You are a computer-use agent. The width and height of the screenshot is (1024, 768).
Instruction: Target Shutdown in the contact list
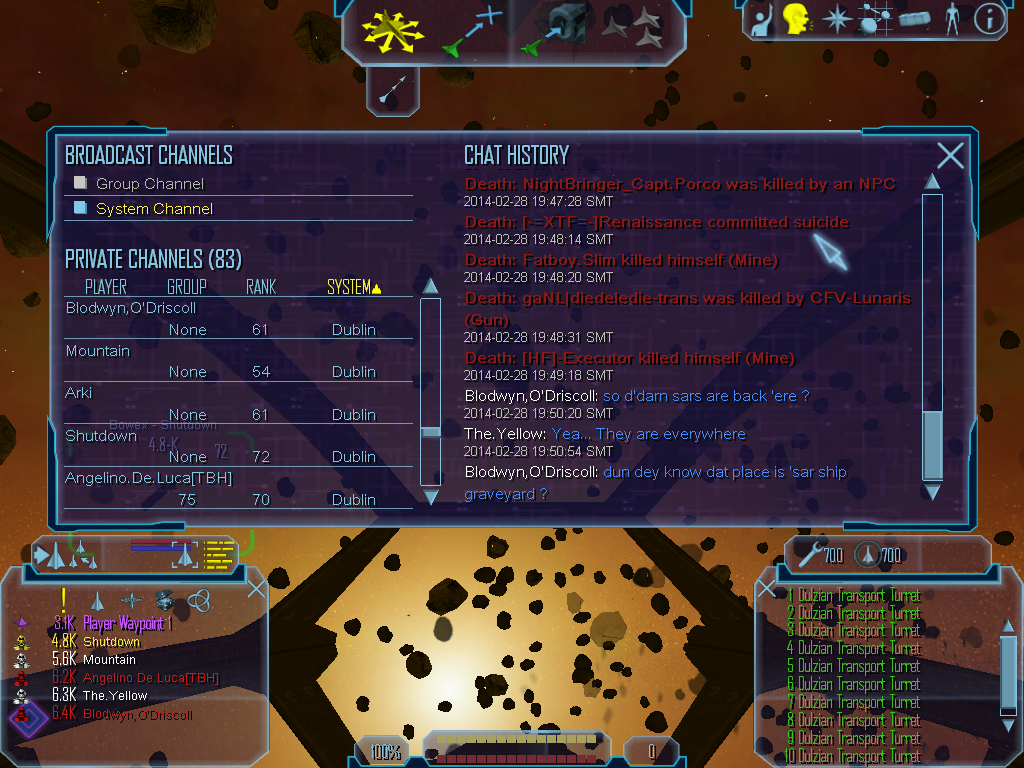111,642
